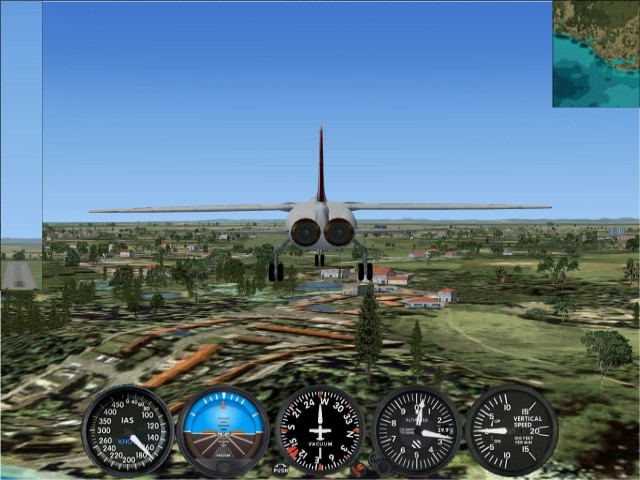Select the altimeter gauge
Image resolution: width=640 pixels, height=480 pixels.
417,431
